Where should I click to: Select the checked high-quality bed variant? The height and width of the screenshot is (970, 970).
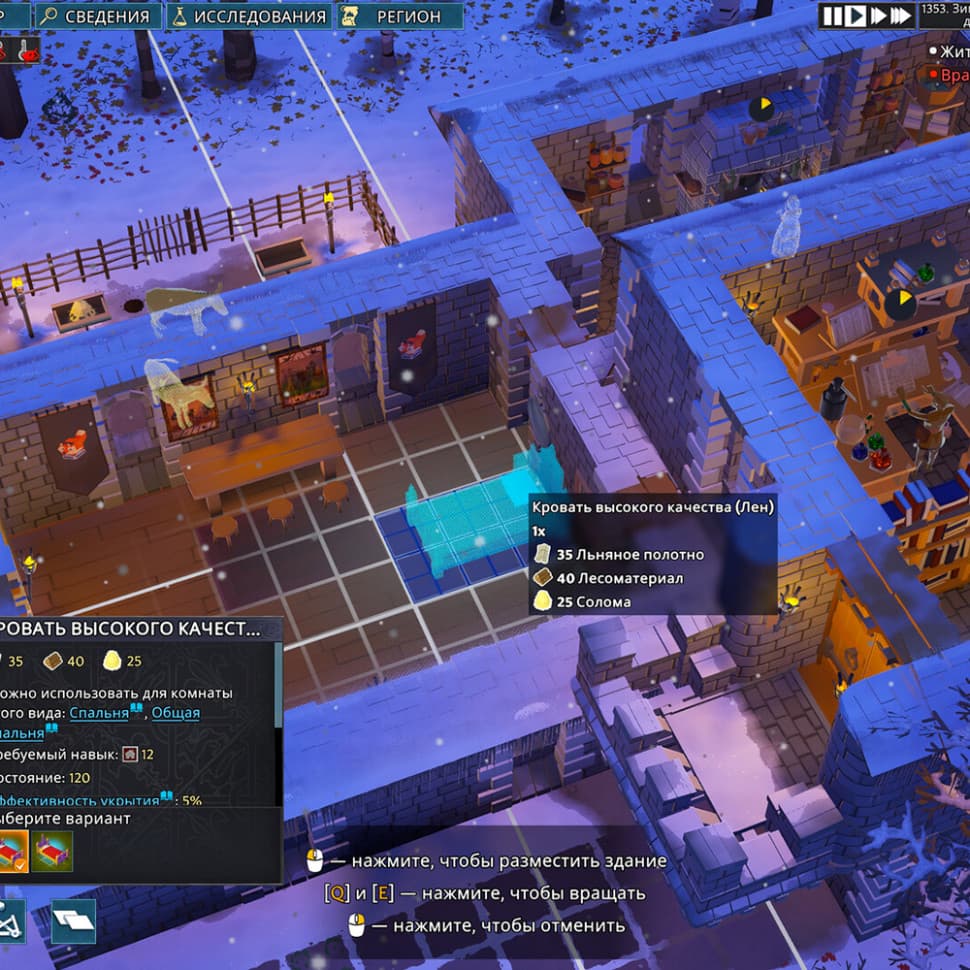pyautogui.click(x=13, y=852)
